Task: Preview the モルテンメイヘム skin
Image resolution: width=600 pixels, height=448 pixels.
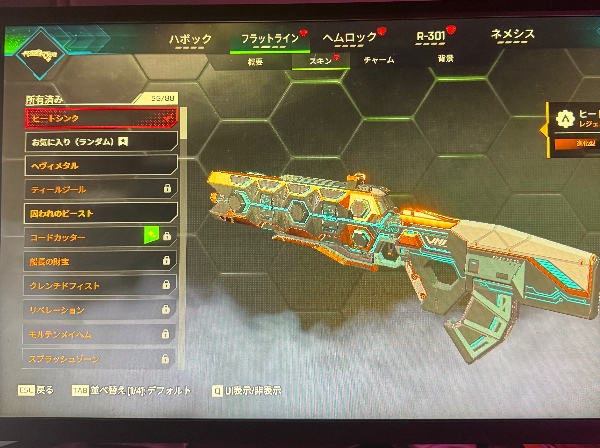Action: [x=101, y=332]
